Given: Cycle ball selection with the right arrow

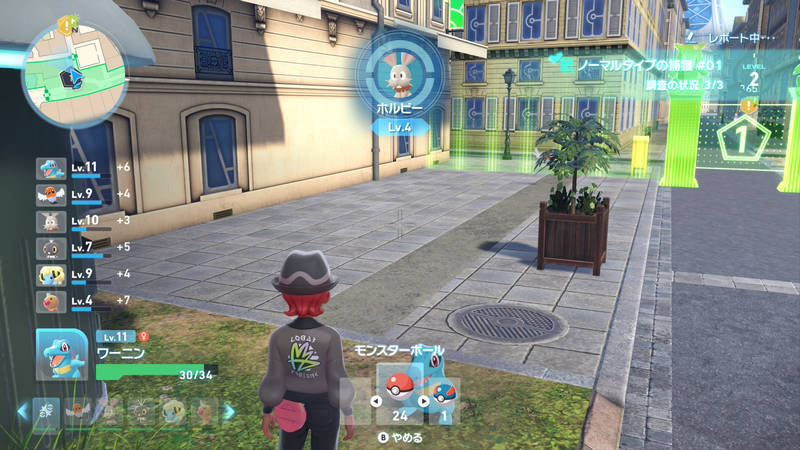Looking at the screenshot, I should click(x=423, y=402).
